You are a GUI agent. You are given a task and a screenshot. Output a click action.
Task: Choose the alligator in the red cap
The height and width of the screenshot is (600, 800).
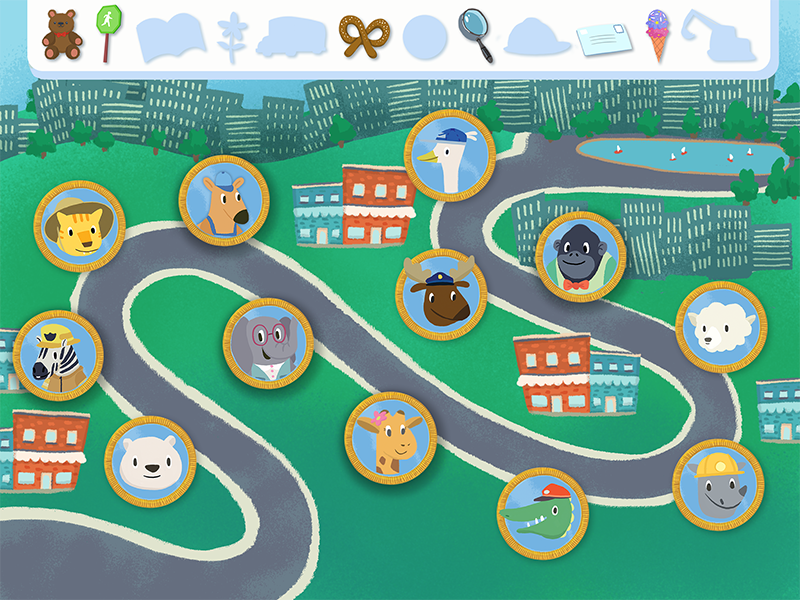pyautogui.click(x=542, y=513)
